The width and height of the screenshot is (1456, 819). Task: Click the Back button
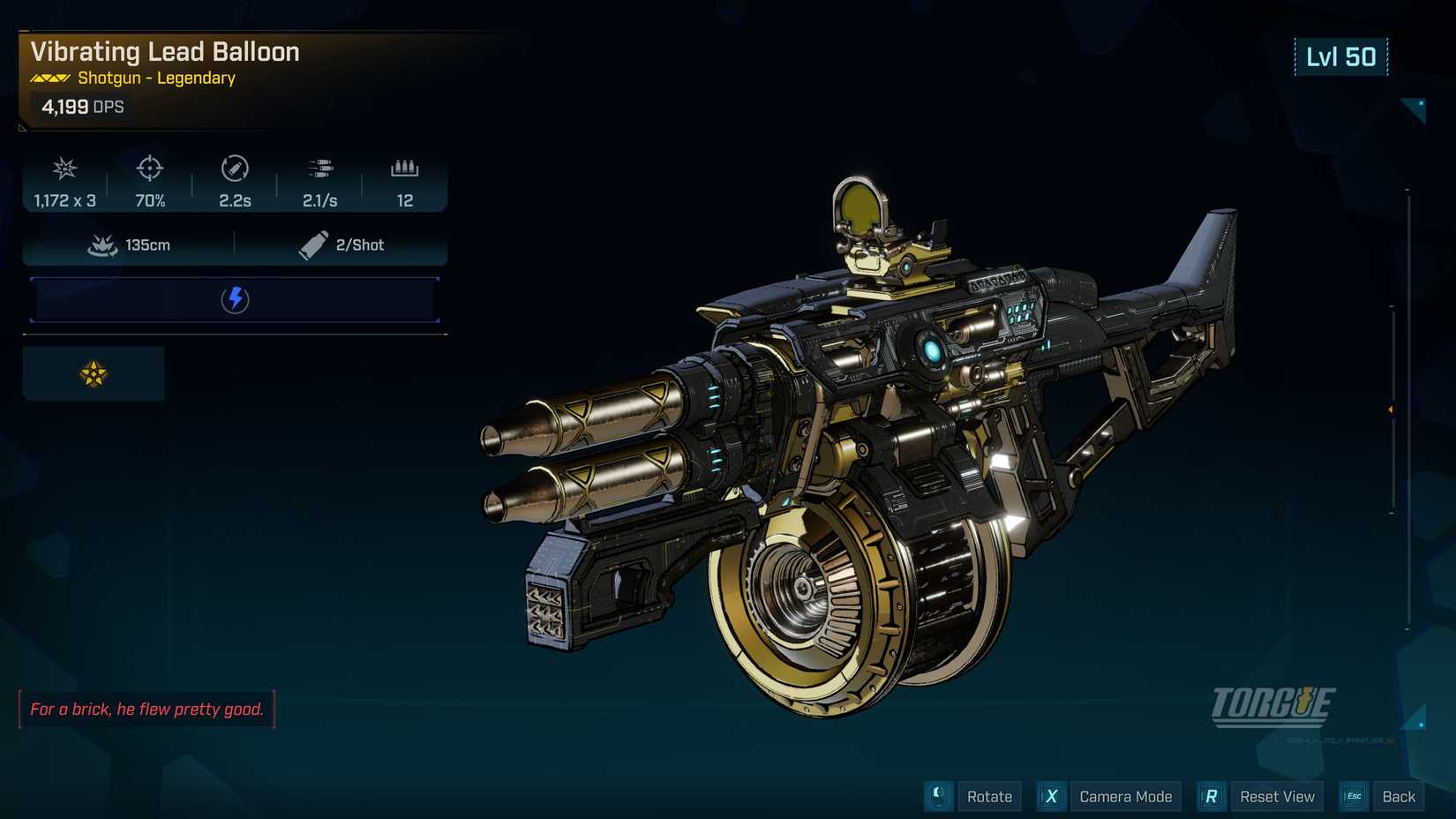tap(1398, 796)
